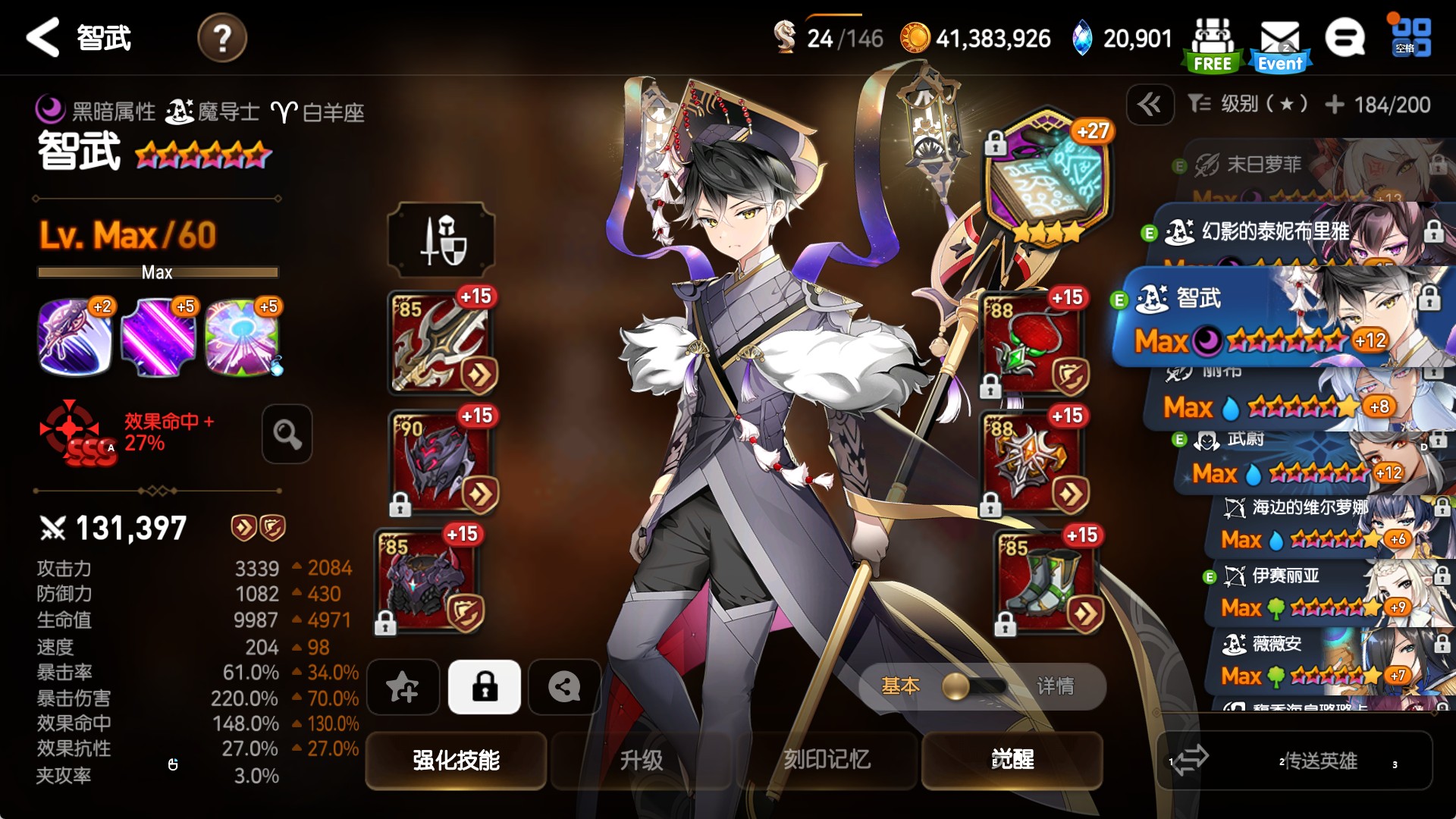
Task: Go back using the arrow beside 智武
Action: pyautogui.click(x=42, y=38)
